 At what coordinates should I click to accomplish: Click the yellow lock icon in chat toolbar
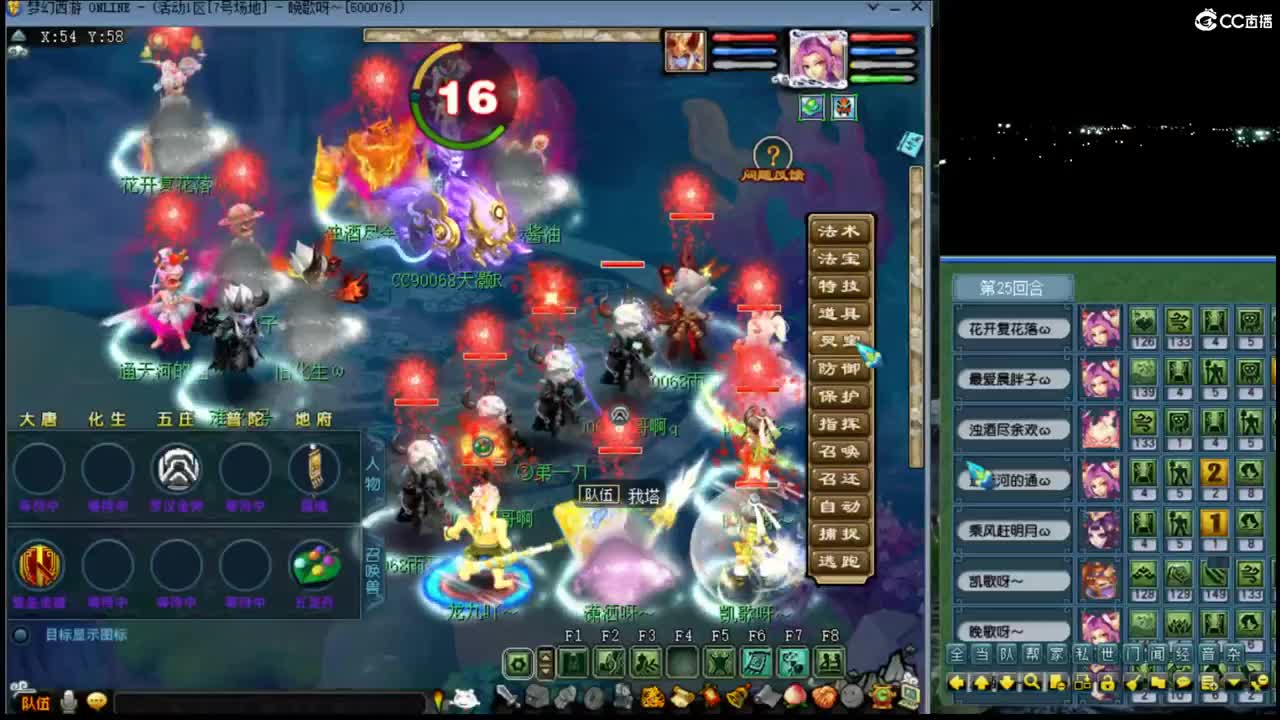1107,682
